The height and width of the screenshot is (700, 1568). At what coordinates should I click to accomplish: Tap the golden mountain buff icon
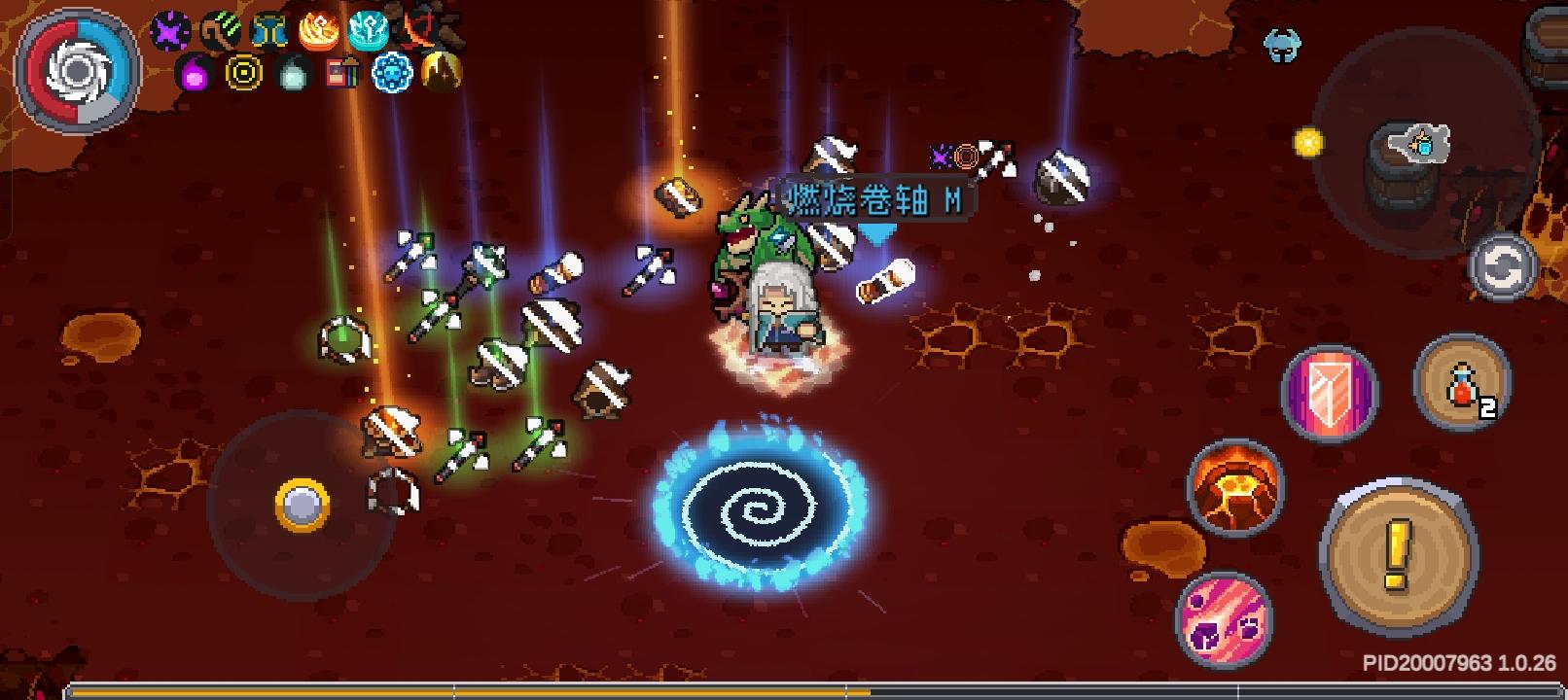tap(438, 74)
